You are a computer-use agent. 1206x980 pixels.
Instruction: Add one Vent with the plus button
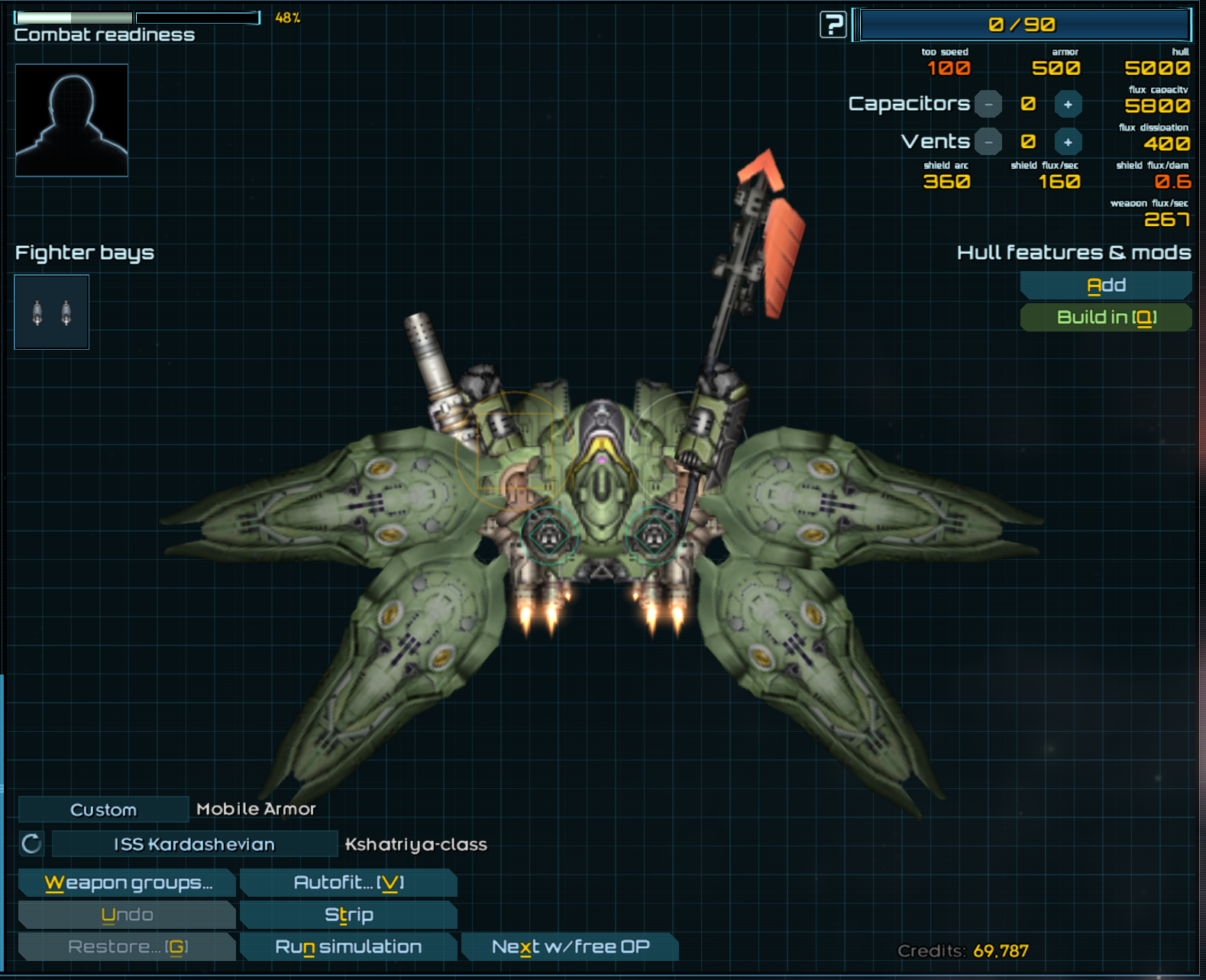tap(1068, 142)
